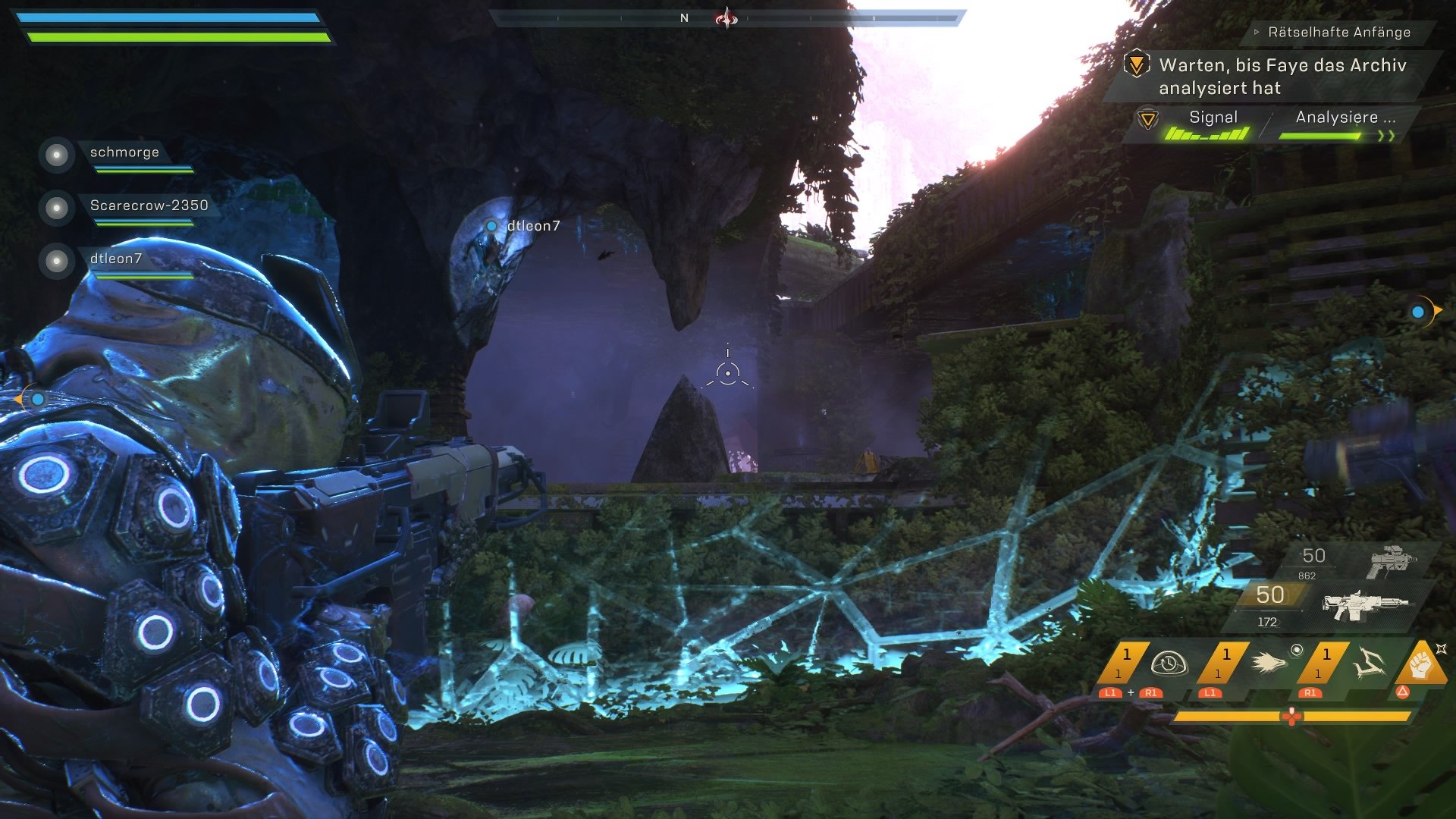Click the Warten, bis Faye objective tracker

(1282, 76)
